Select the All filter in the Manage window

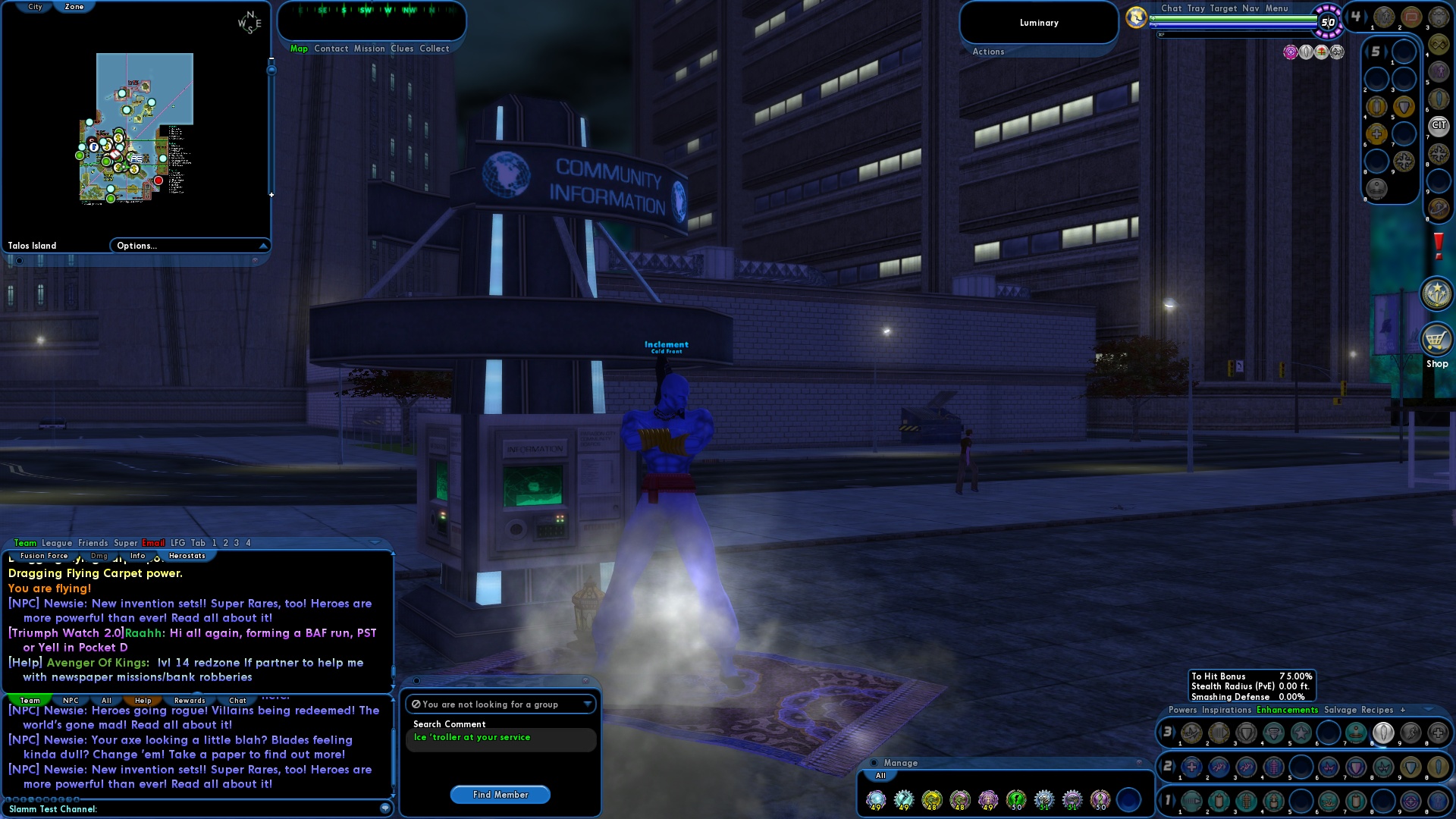coord(880,776)
